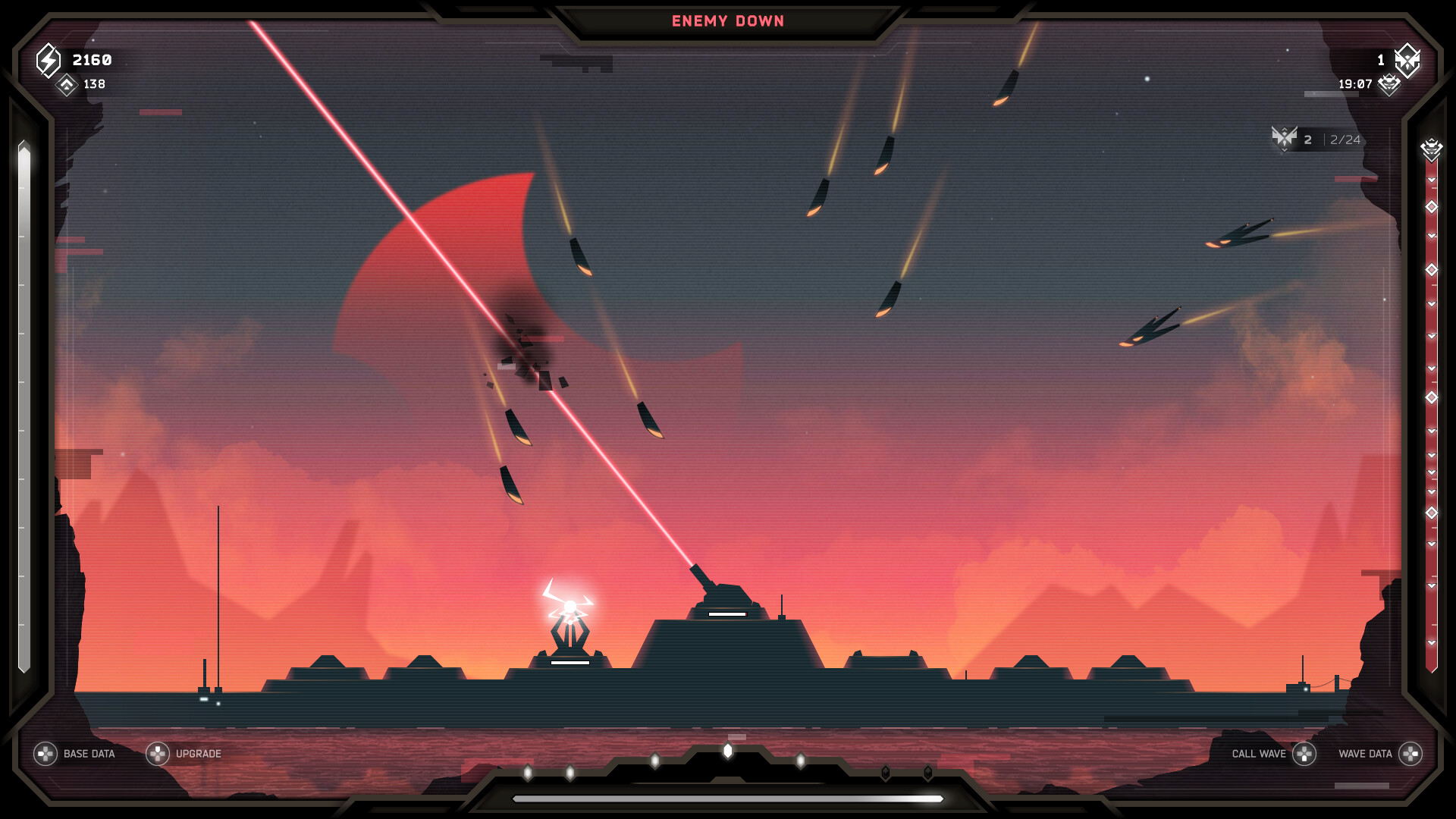Click the boss icon next to the 19:07 timer
The width and height of the screenshot is (1456, 819).
click(1389, 86)
